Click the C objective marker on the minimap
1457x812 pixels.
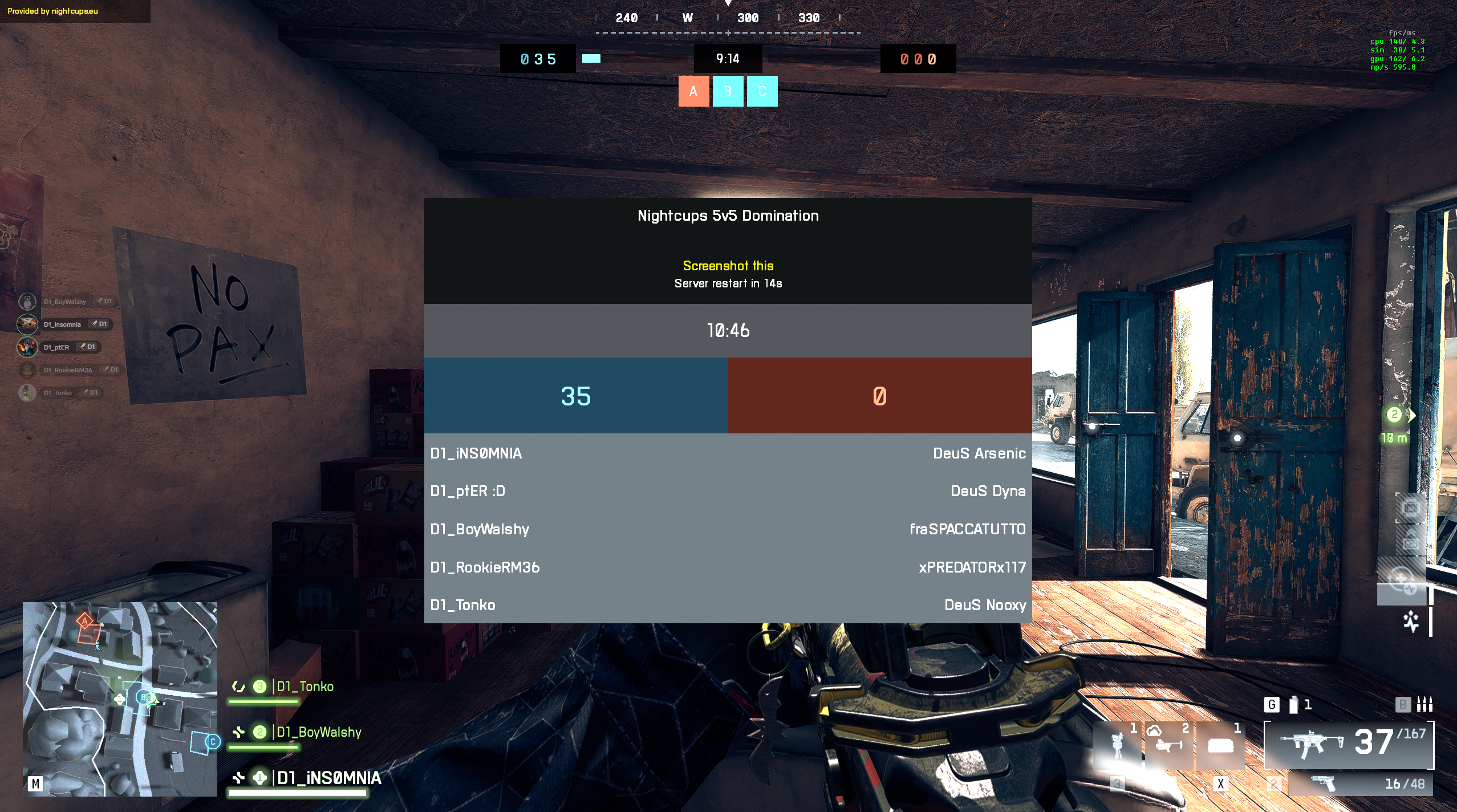(x=212, y=741)
